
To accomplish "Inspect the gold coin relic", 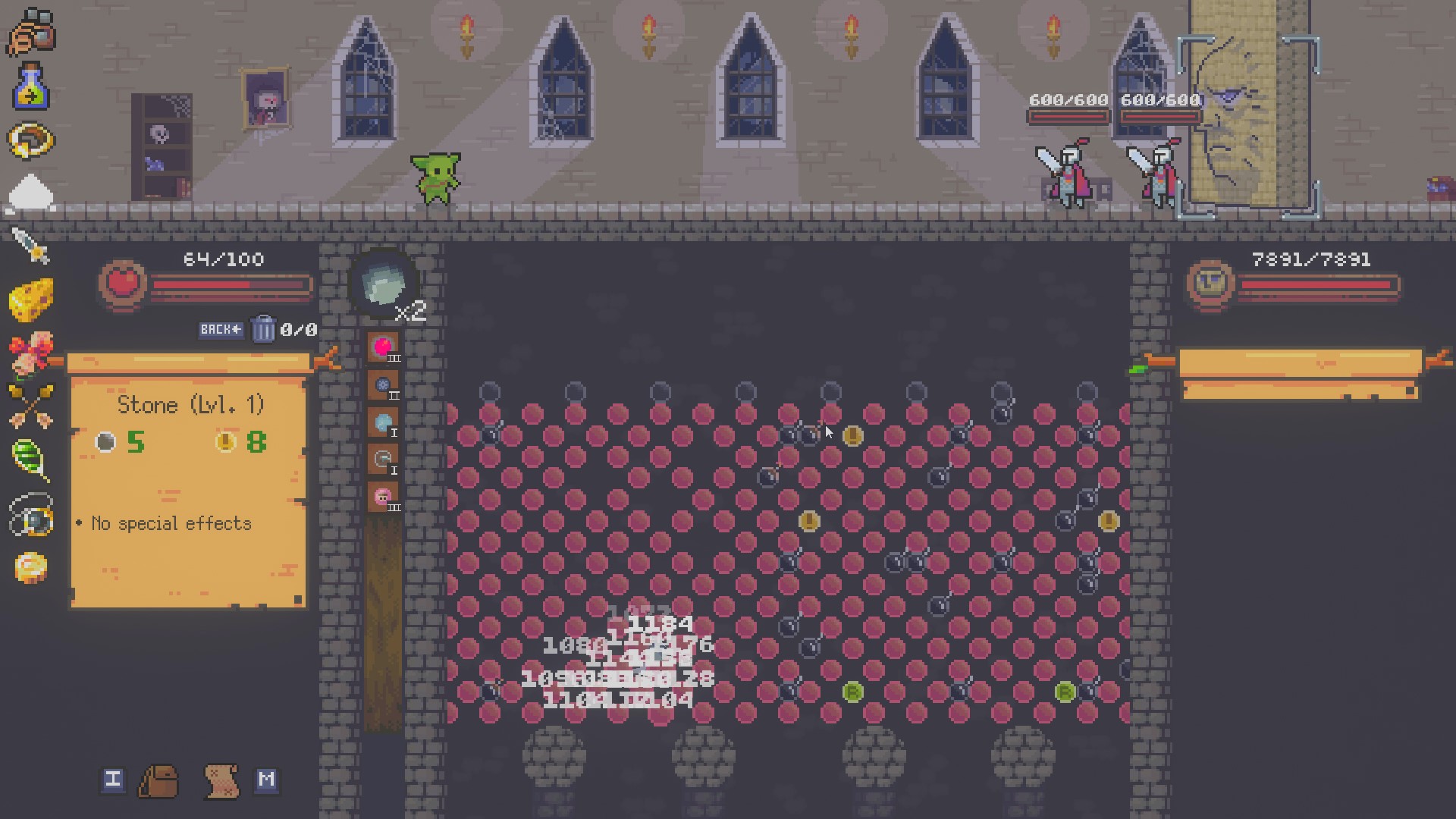I will pyautogui.click(x=31, y=568).
